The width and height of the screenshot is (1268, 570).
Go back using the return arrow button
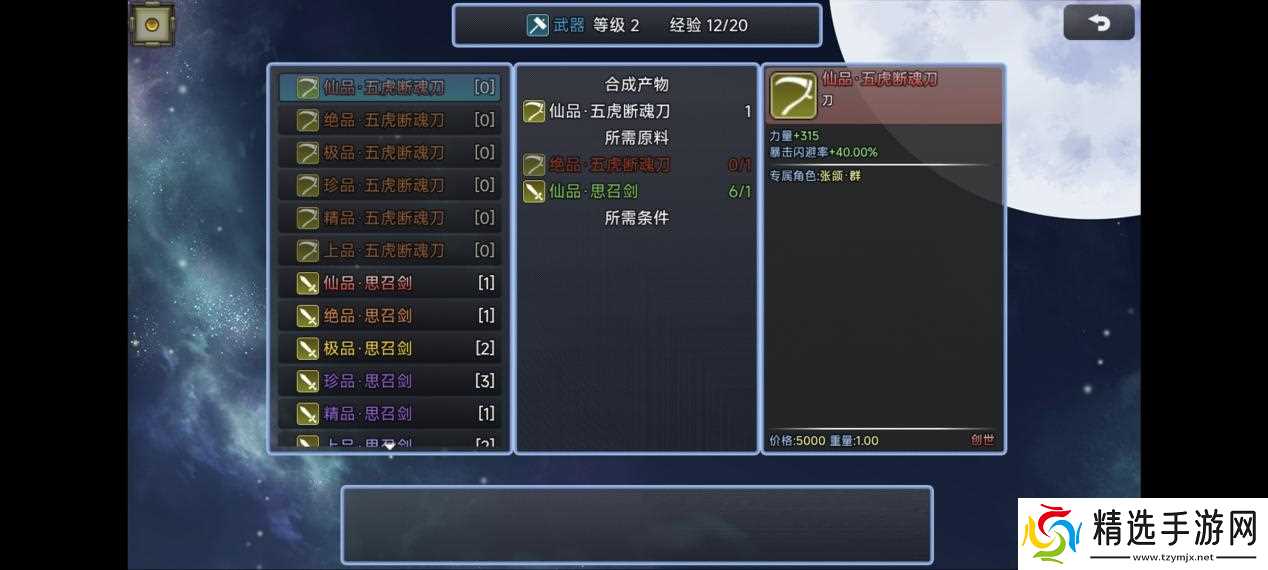point(1098,23)
